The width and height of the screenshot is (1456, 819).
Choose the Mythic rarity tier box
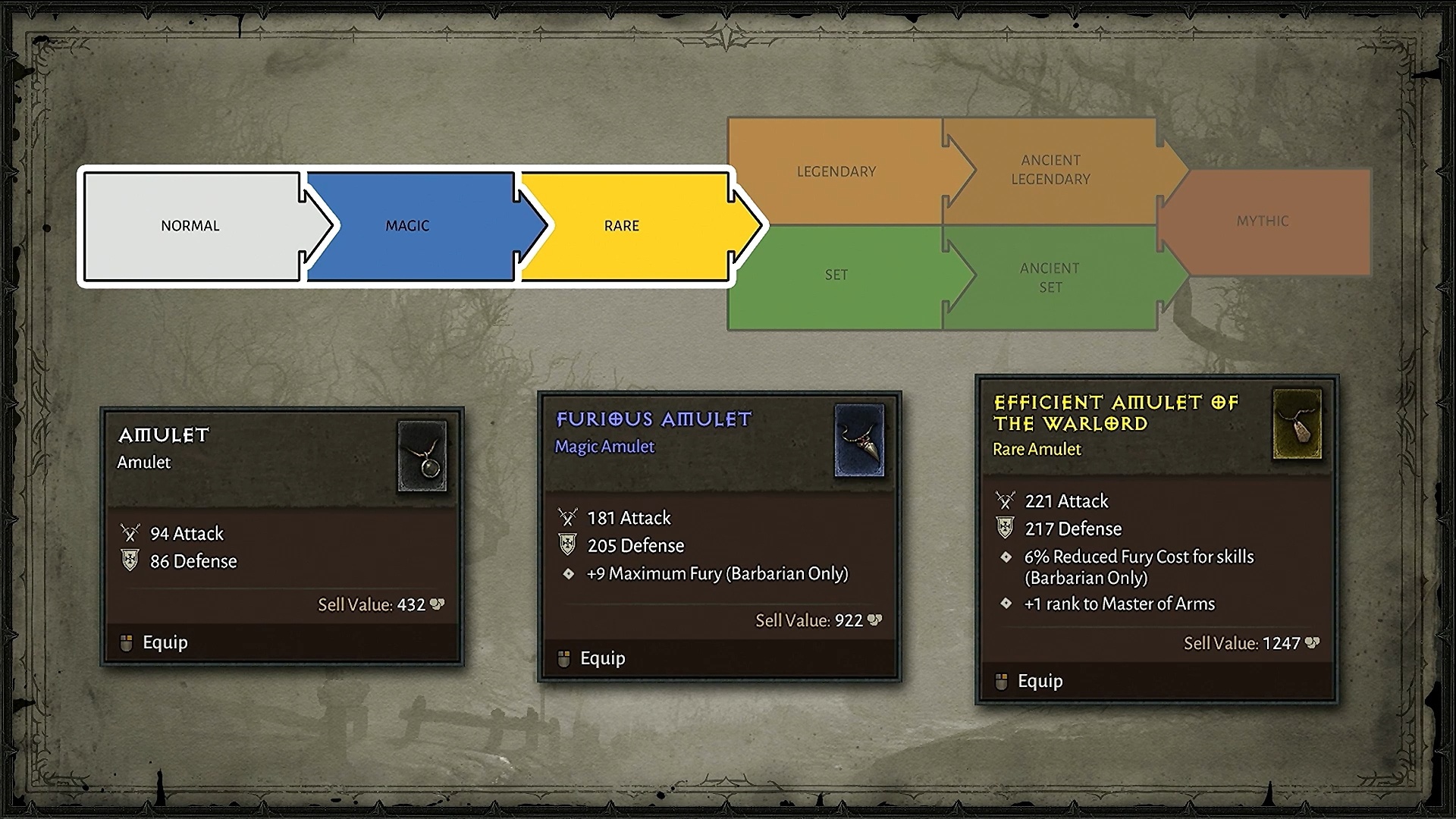point(1263,221)
